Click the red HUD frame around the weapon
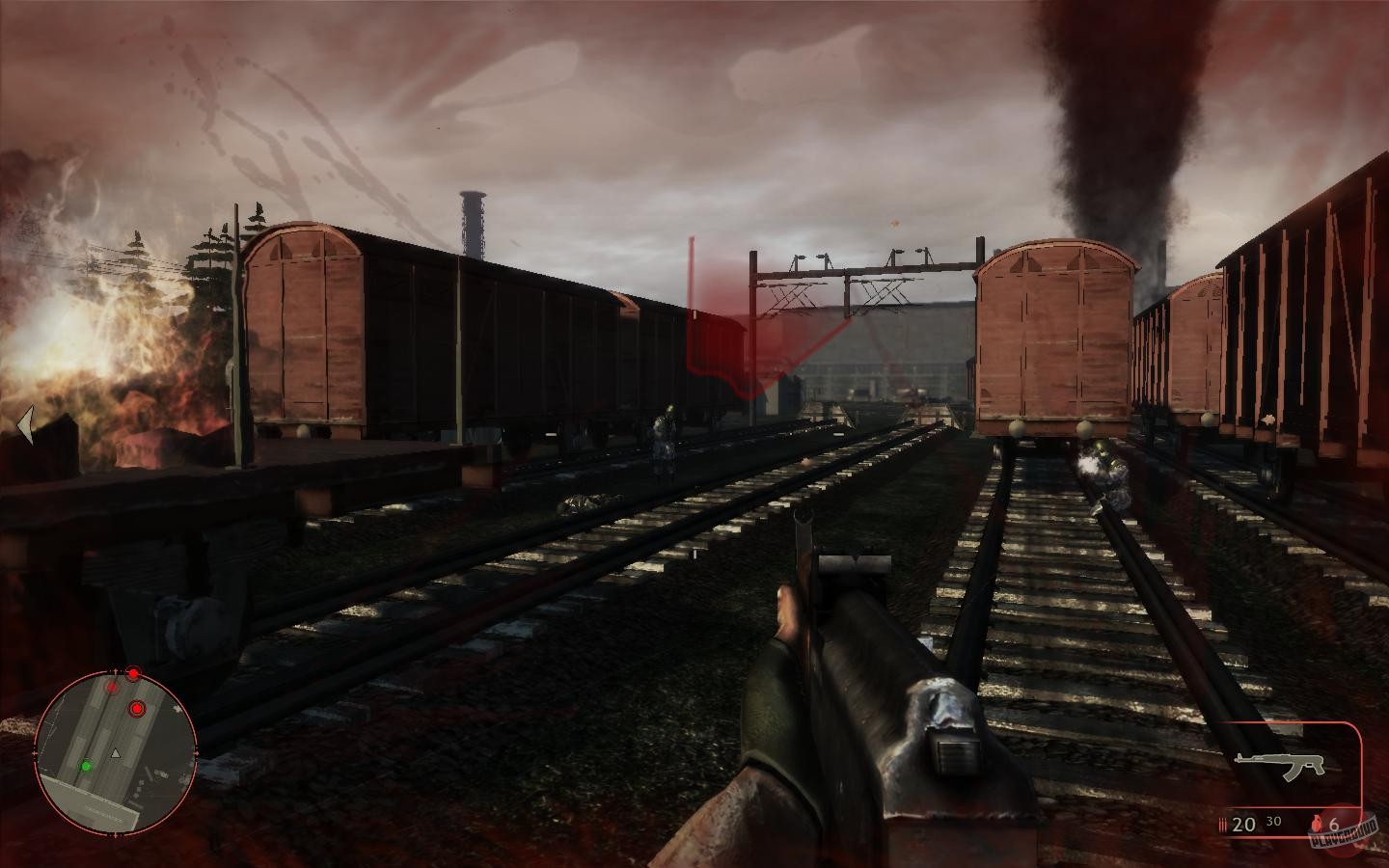Viewport: 1389px width, 868px height. tap(1361, 772)
